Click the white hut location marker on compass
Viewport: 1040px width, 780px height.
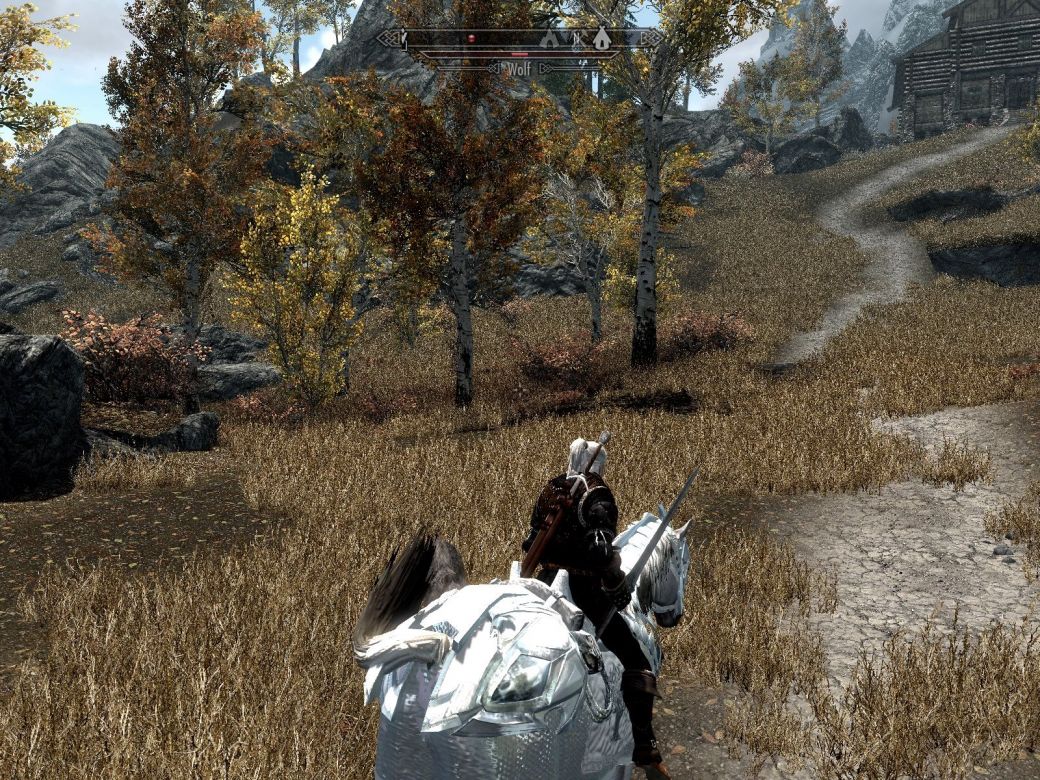click(601, 39)
